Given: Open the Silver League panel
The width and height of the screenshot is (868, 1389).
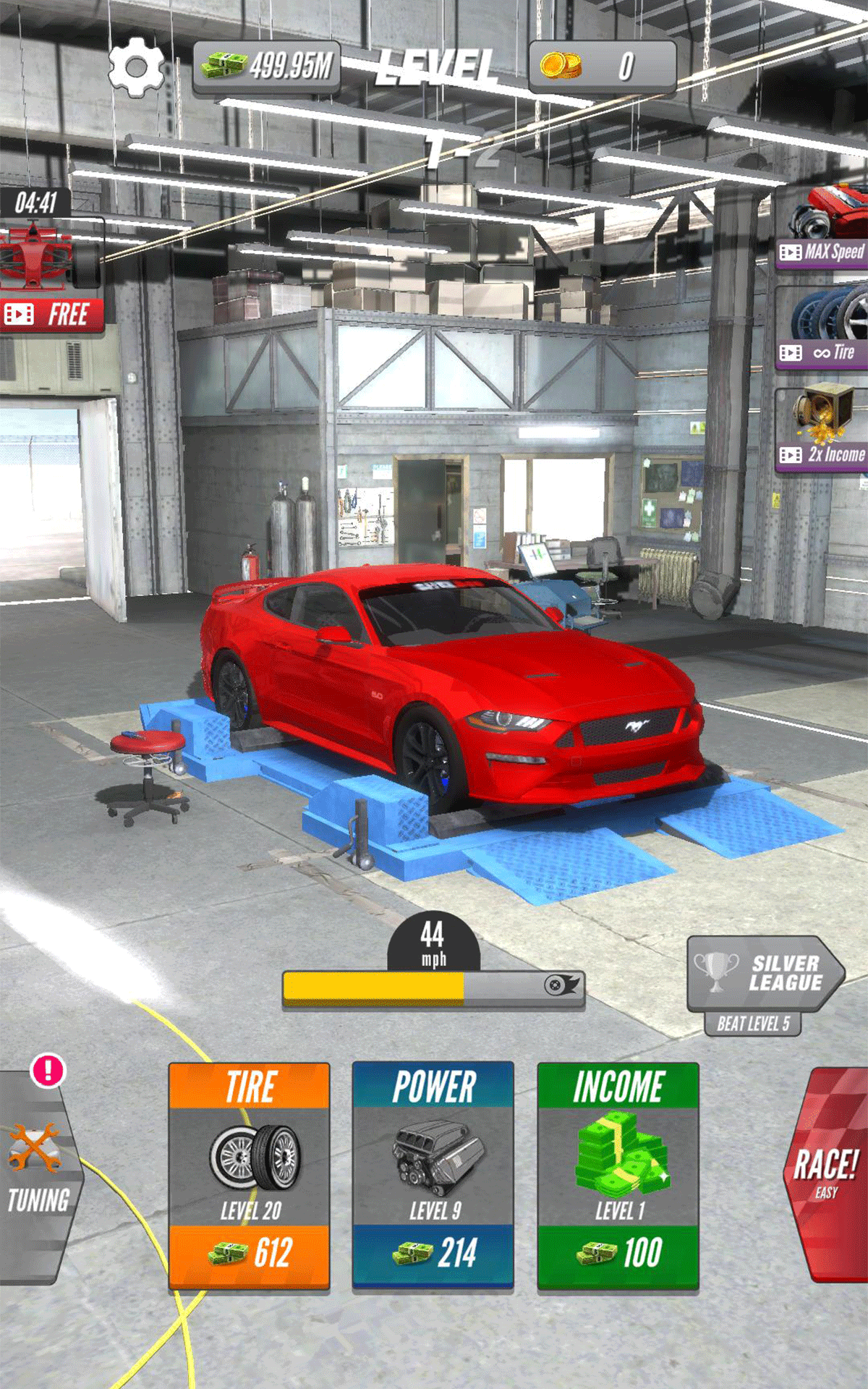Looking at the screenshot, I should 764,974.
